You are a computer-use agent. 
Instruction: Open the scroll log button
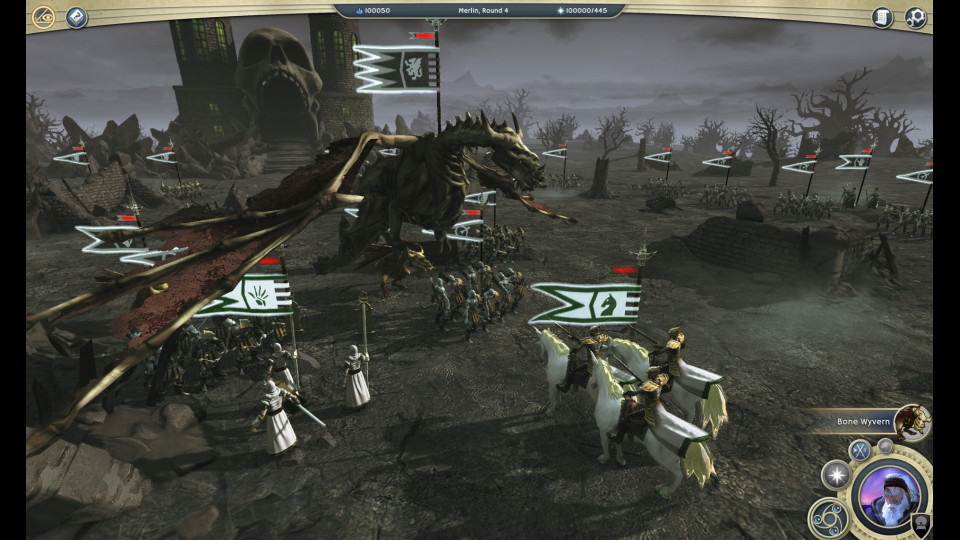882,17
